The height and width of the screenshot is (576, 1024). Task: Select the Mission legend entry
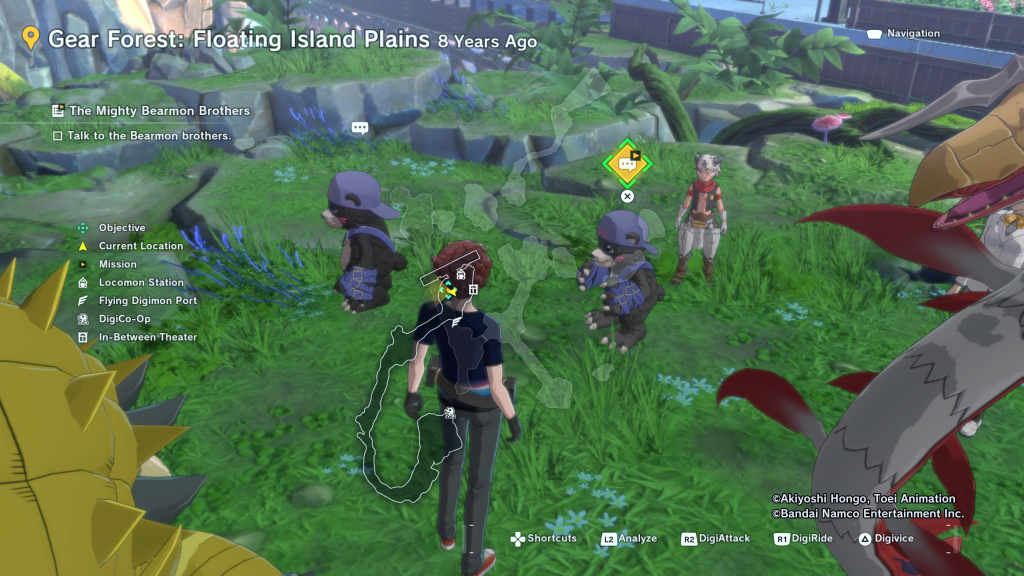(117, 264)
